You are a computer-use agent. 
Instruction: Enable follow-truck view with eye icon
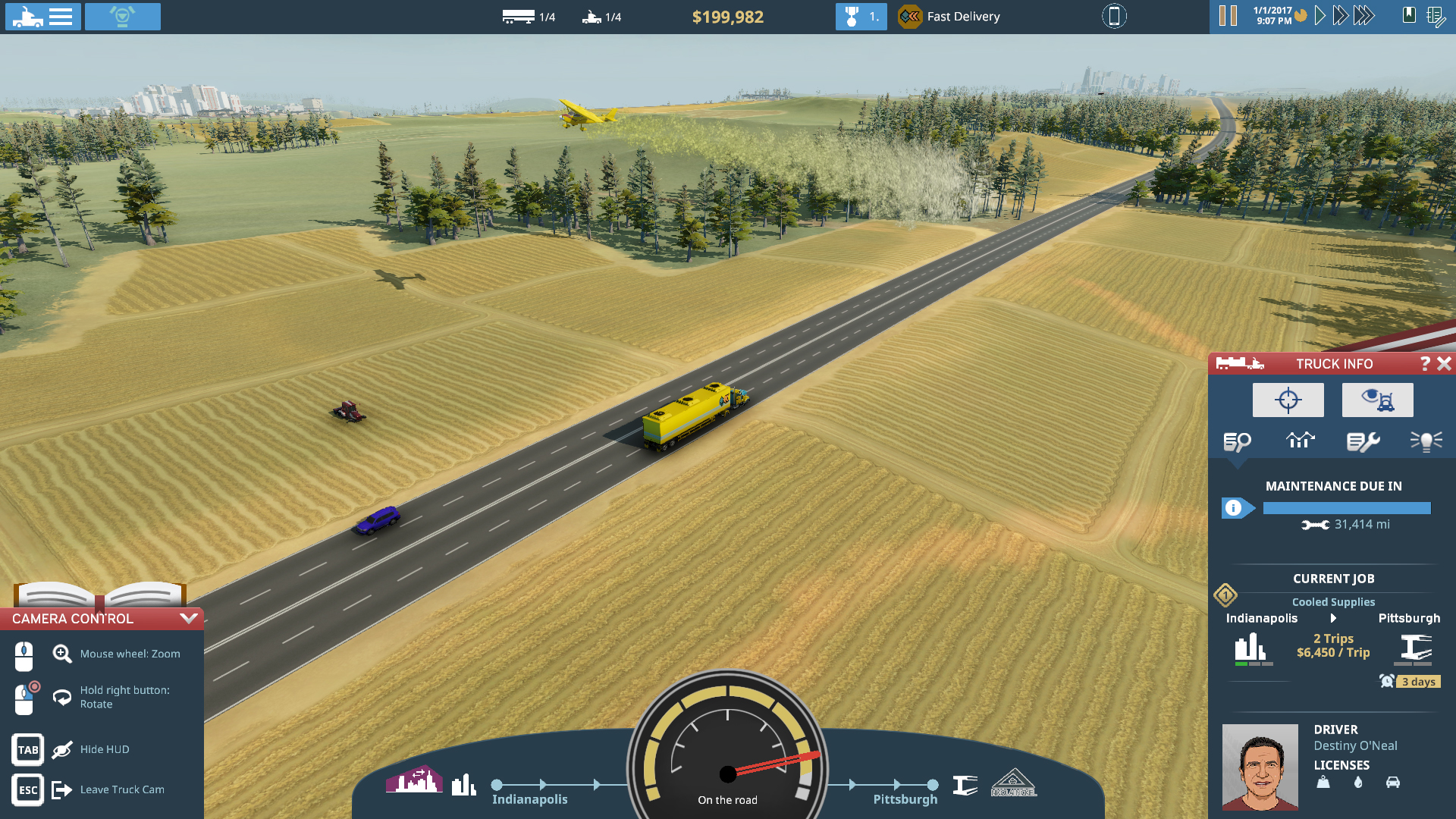(1377, 400)
